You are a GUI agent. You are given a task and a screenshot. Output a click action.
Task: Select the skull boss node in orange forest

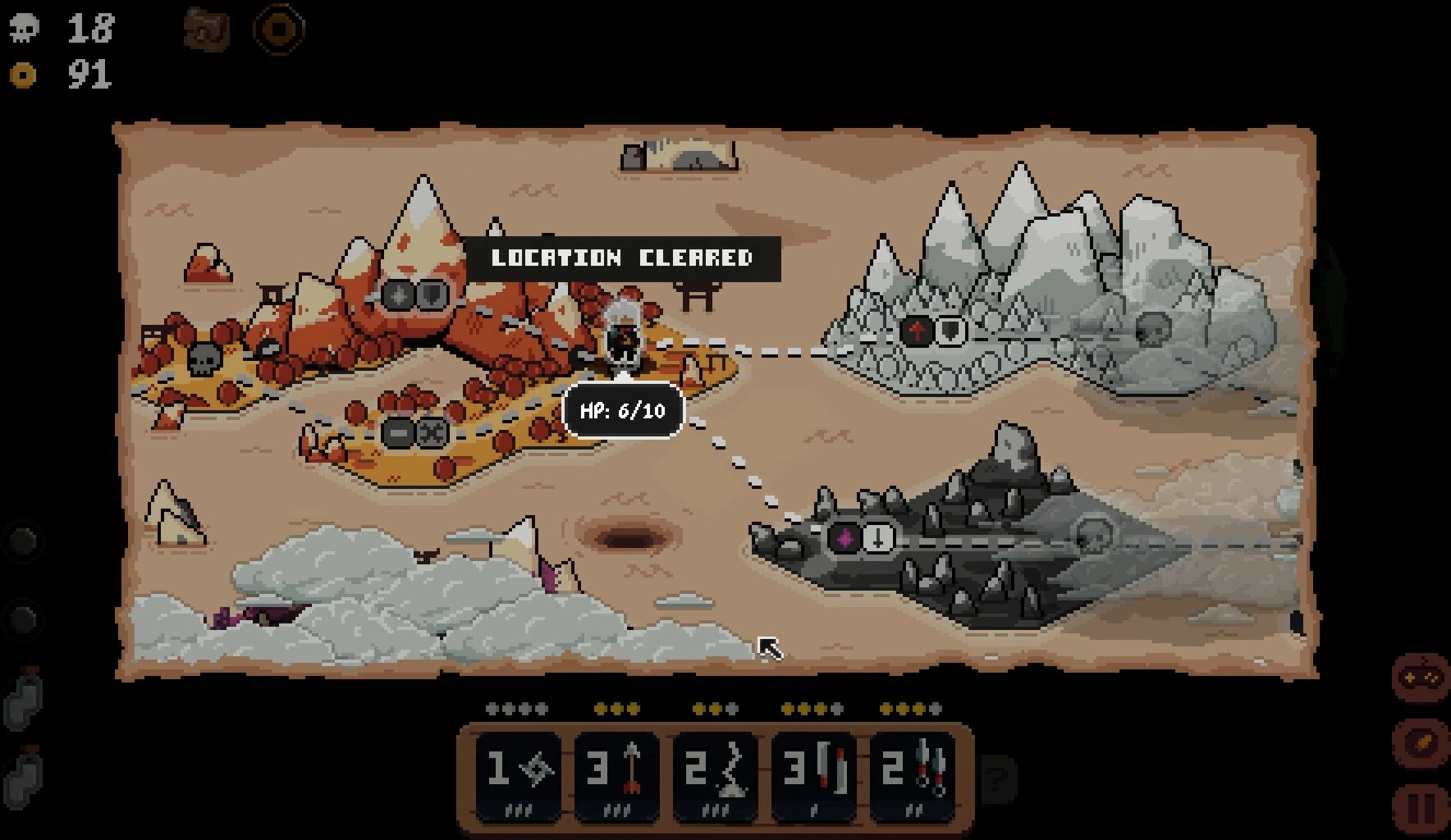[x=203, y=358]
